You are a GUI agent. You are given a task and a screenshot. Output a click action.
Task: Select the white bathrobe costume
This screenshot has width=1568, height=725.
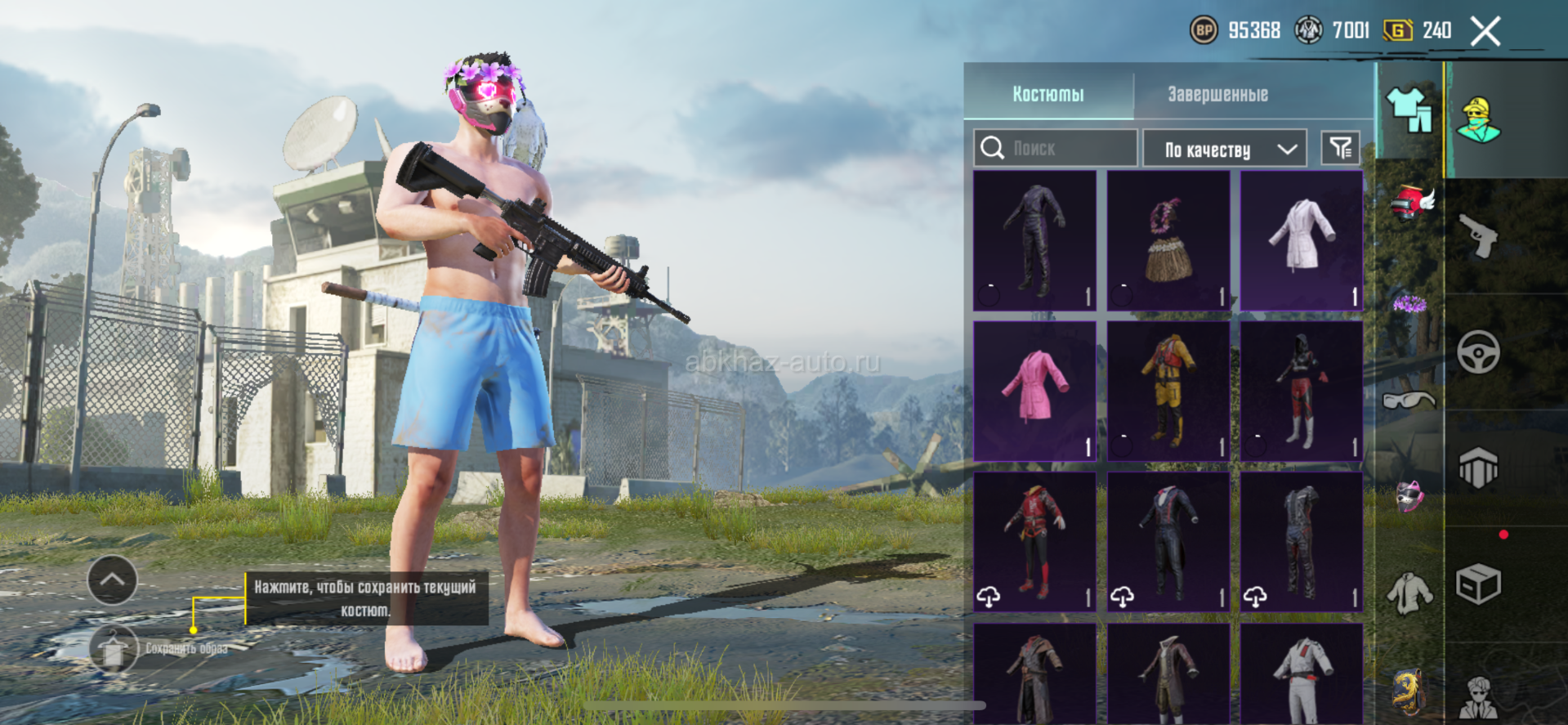pyautogui.click(x=1302, y=240)
